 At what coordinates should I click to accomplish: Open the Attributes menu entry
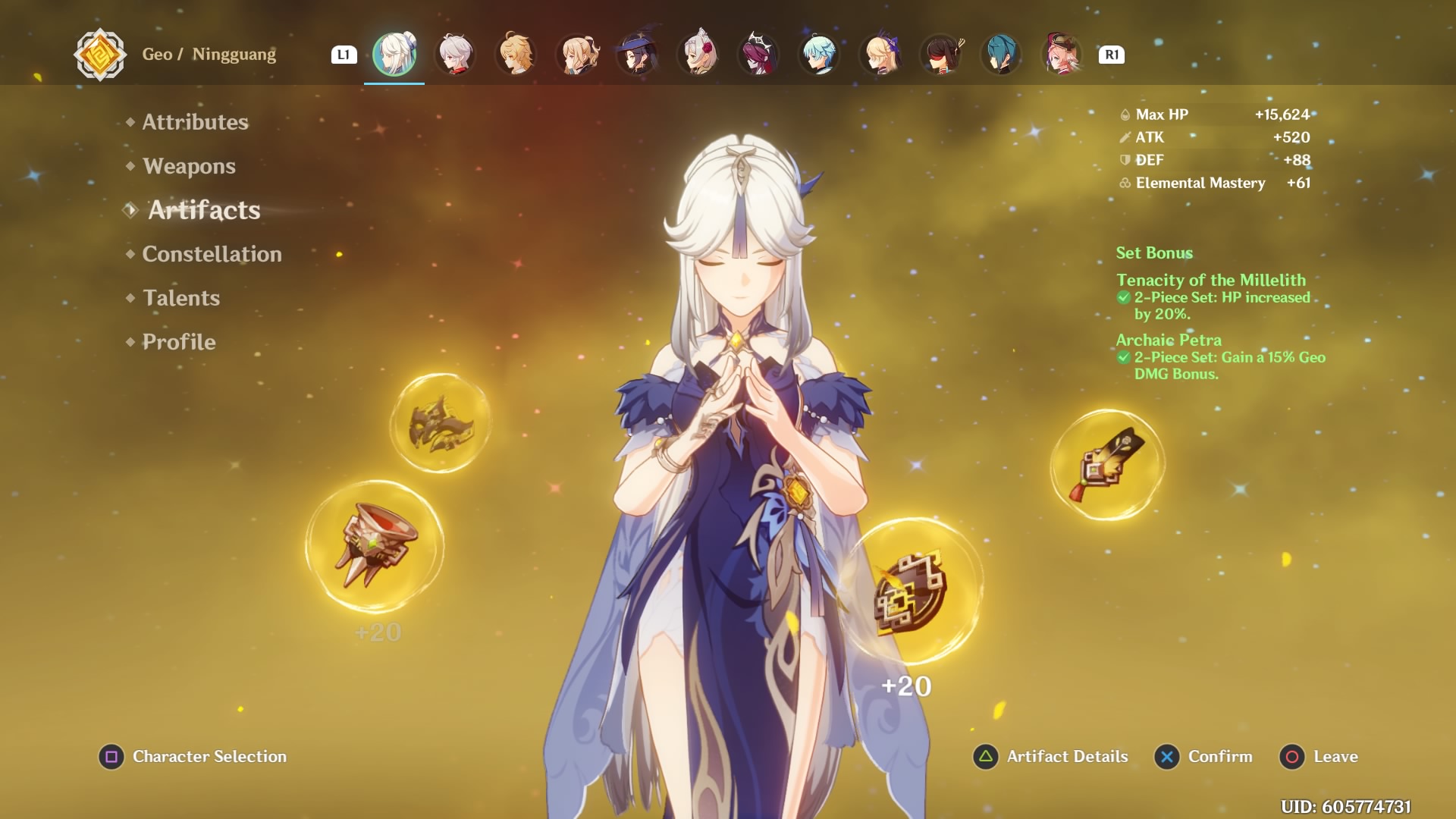195,122
